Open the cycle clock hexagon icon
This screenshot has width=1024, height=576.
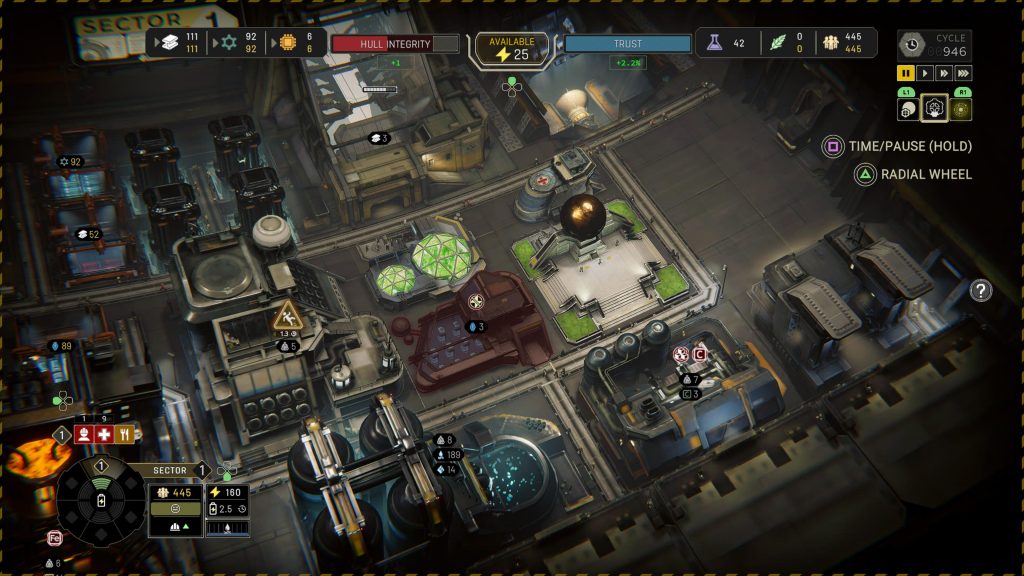click(911, 44)
